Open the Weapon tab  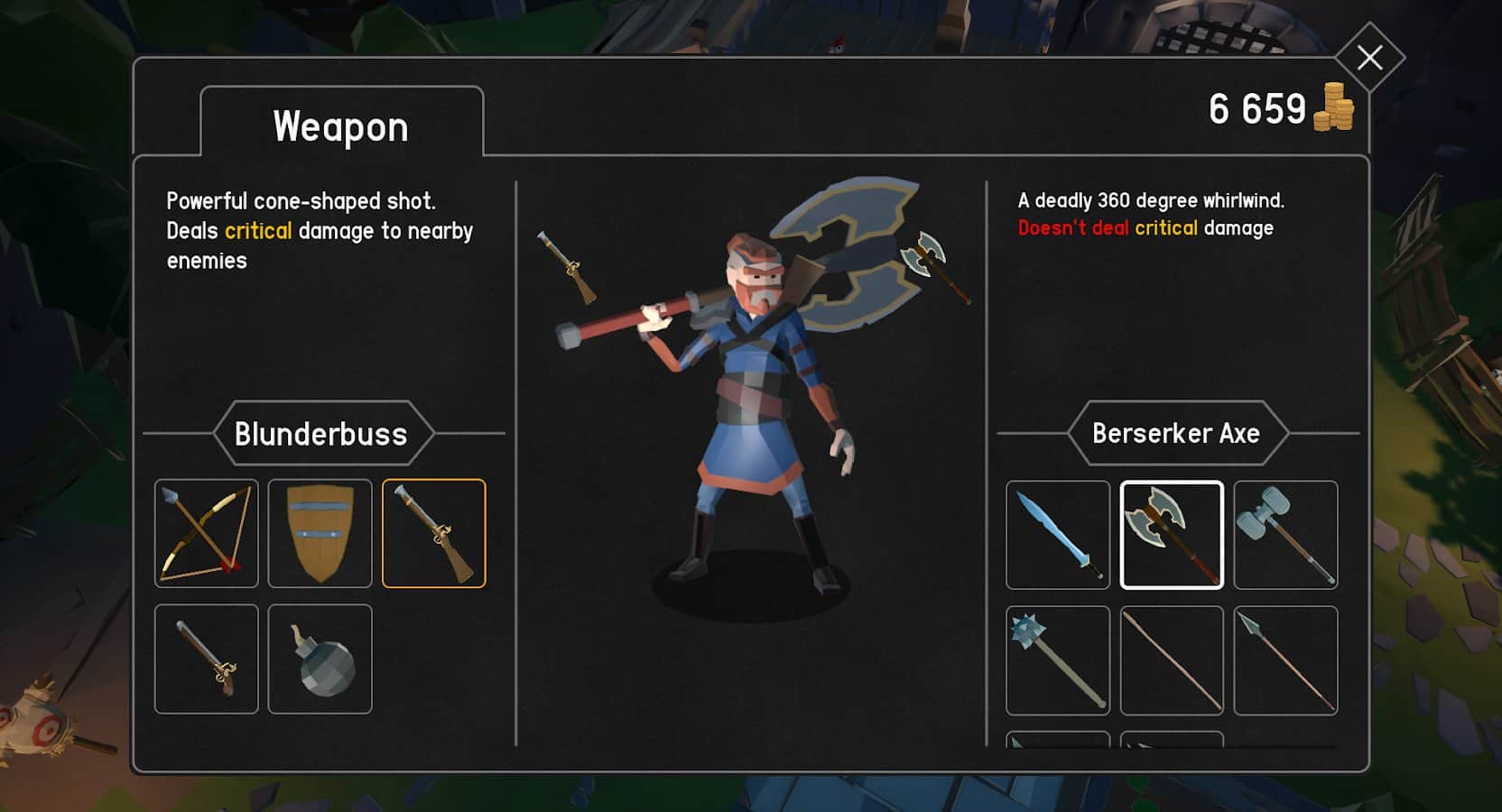coord(341,126)
